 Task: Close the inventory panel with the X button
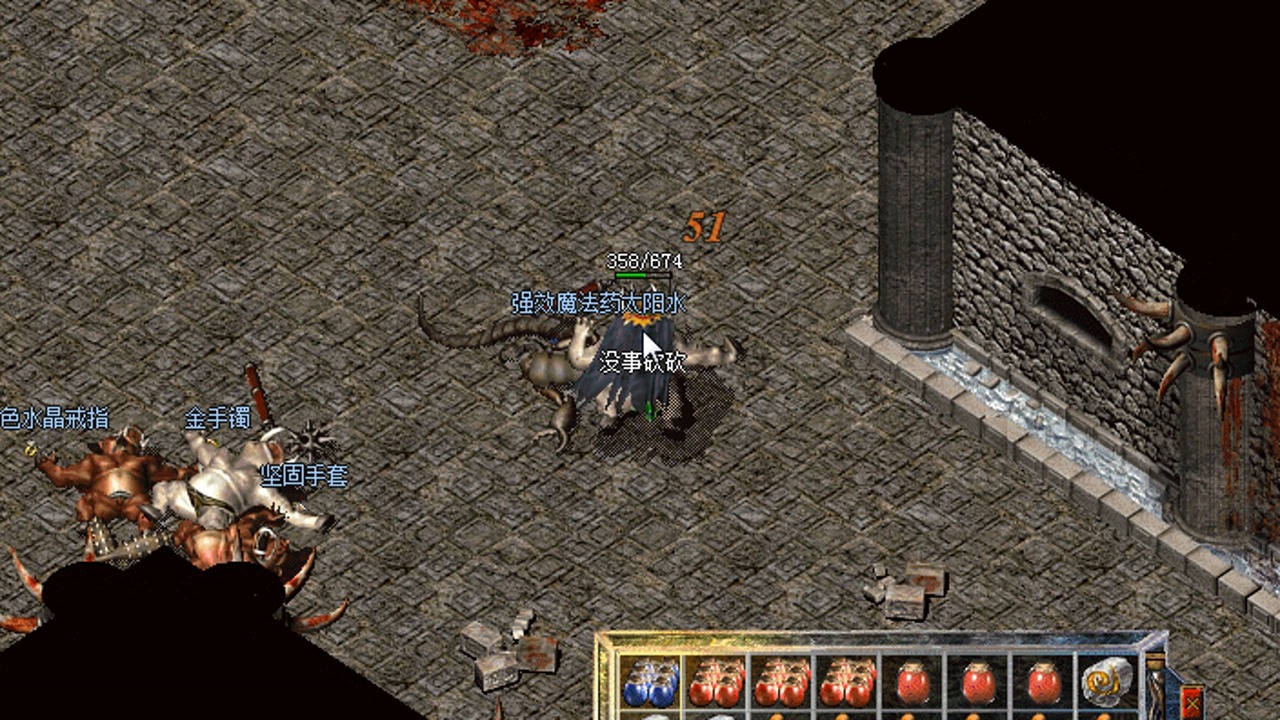pyautogui.click(x=1193, y=701)
